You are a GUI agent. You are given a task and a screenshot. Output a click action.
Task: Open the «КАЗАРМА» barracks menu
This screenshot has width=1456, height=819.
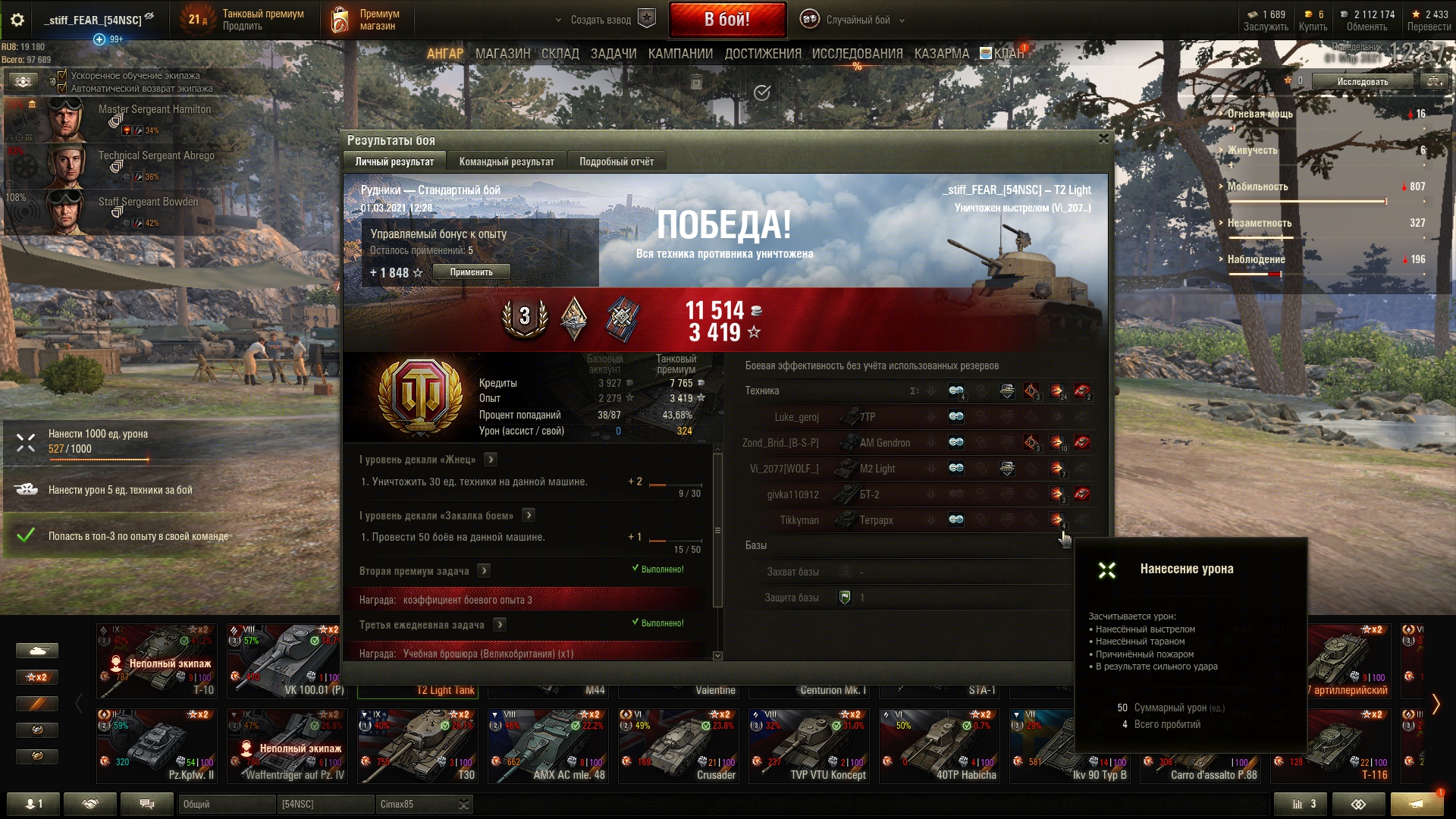(941, 54)
